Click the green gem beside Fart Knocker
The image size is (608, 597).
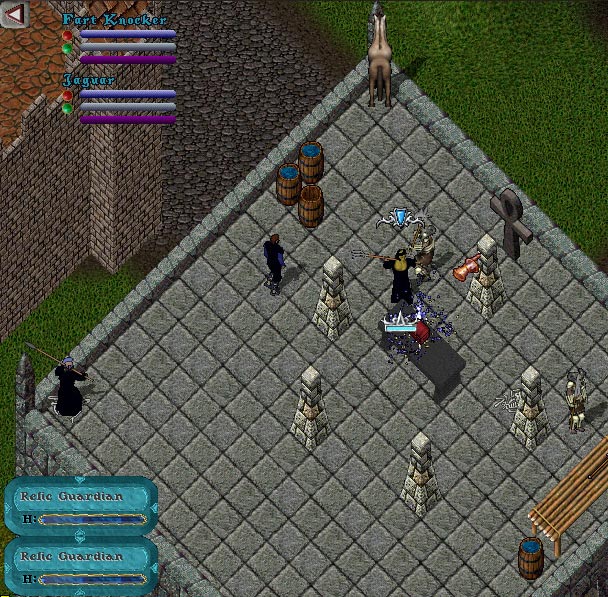(x=67, y=47)
